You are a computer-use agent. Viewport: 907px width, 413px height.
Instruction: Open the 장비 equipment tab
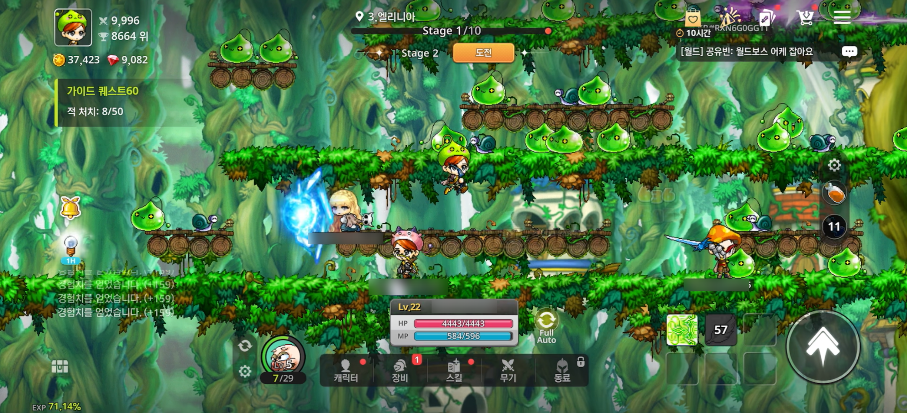click(x=400, y=371)
